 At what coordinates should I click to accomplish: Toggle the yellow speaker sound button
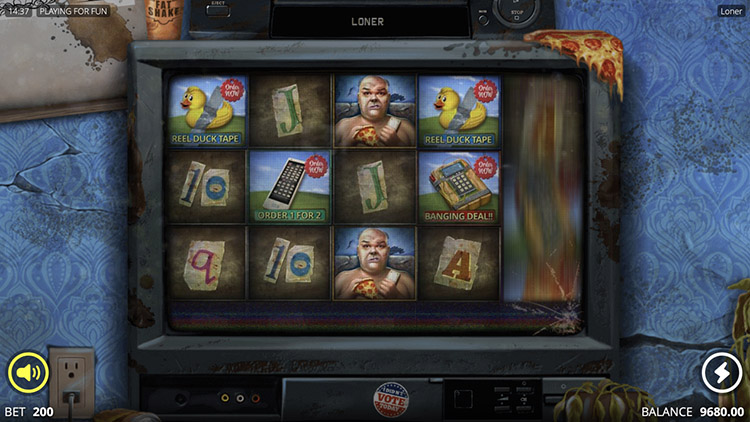pyautogui.click(x=28, y=373)
